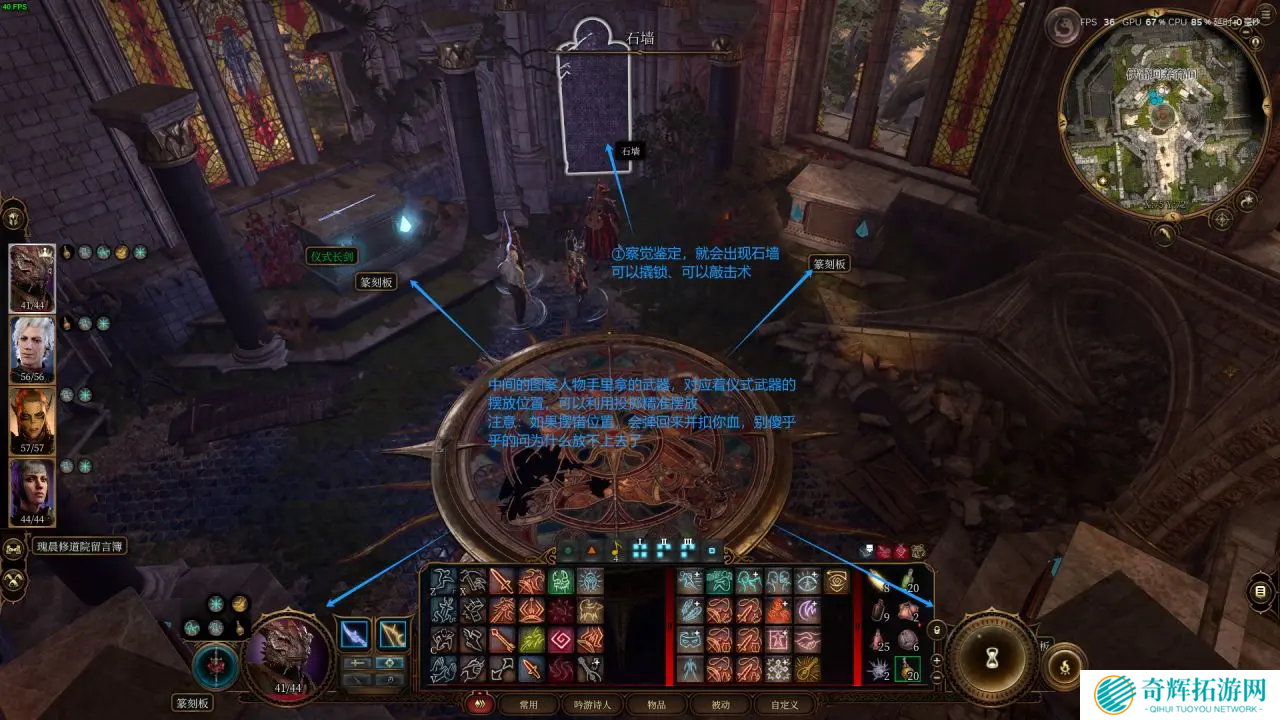
Task: Select the main-hand melee weapon slot
Action: click(354, 634)
